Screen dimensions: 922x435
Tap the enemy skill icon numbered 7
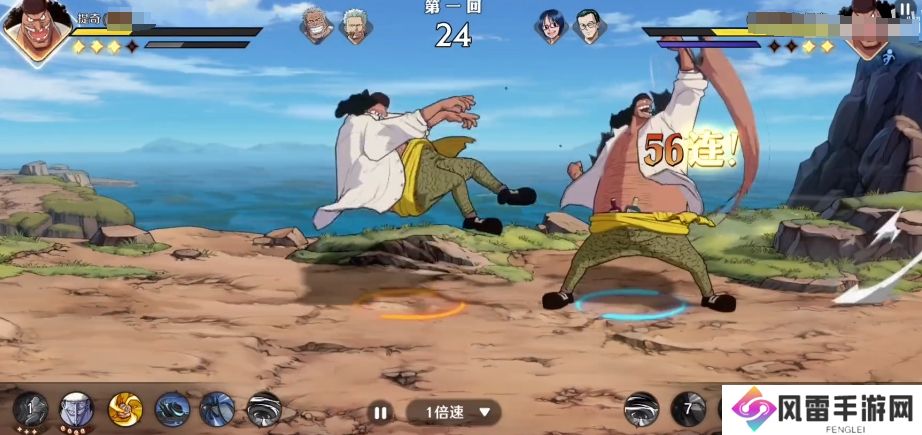[688, 408]
